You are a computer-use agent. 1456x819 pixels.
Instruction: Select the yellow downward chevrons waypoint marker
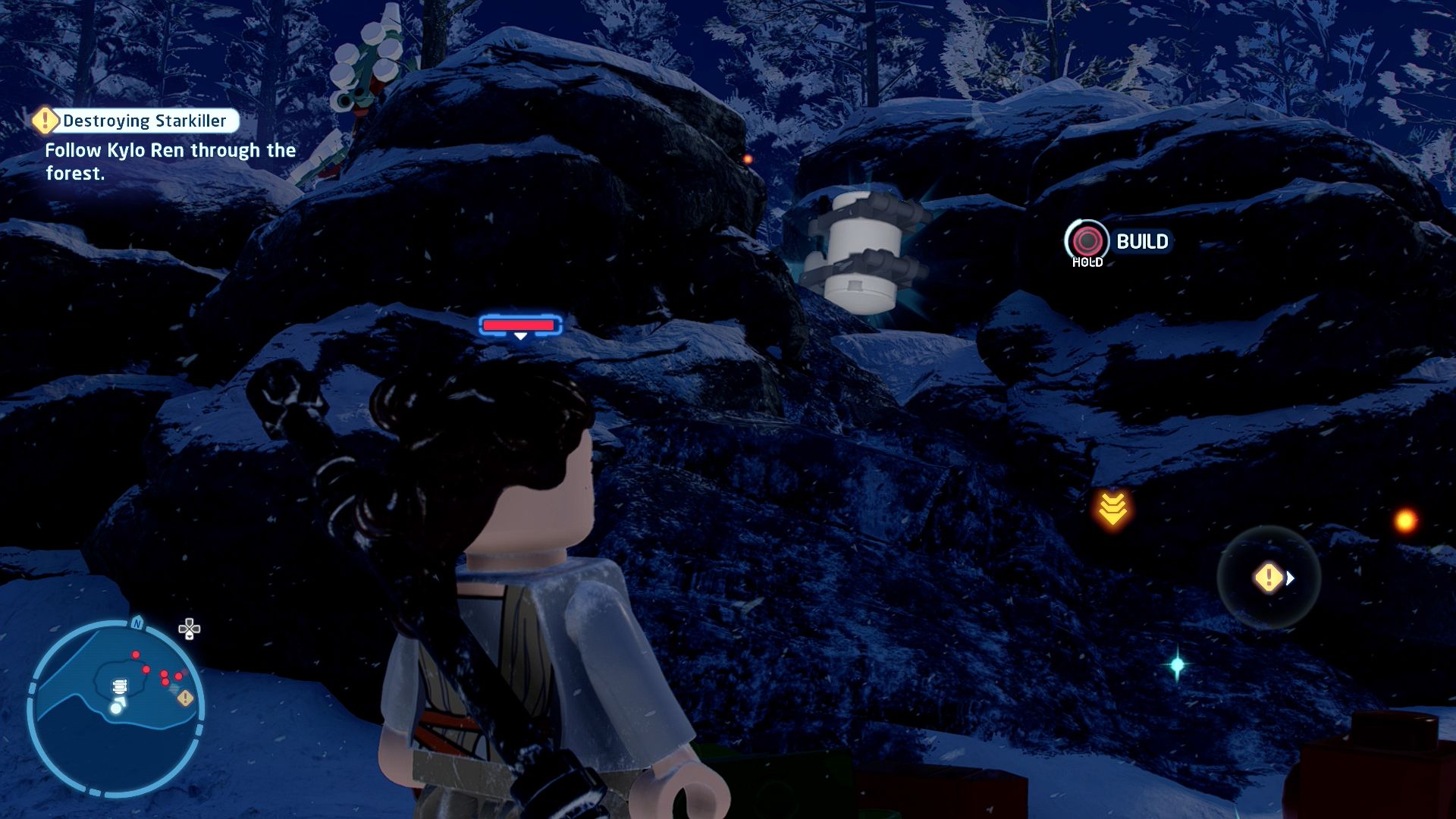(x=1112, y=509)
